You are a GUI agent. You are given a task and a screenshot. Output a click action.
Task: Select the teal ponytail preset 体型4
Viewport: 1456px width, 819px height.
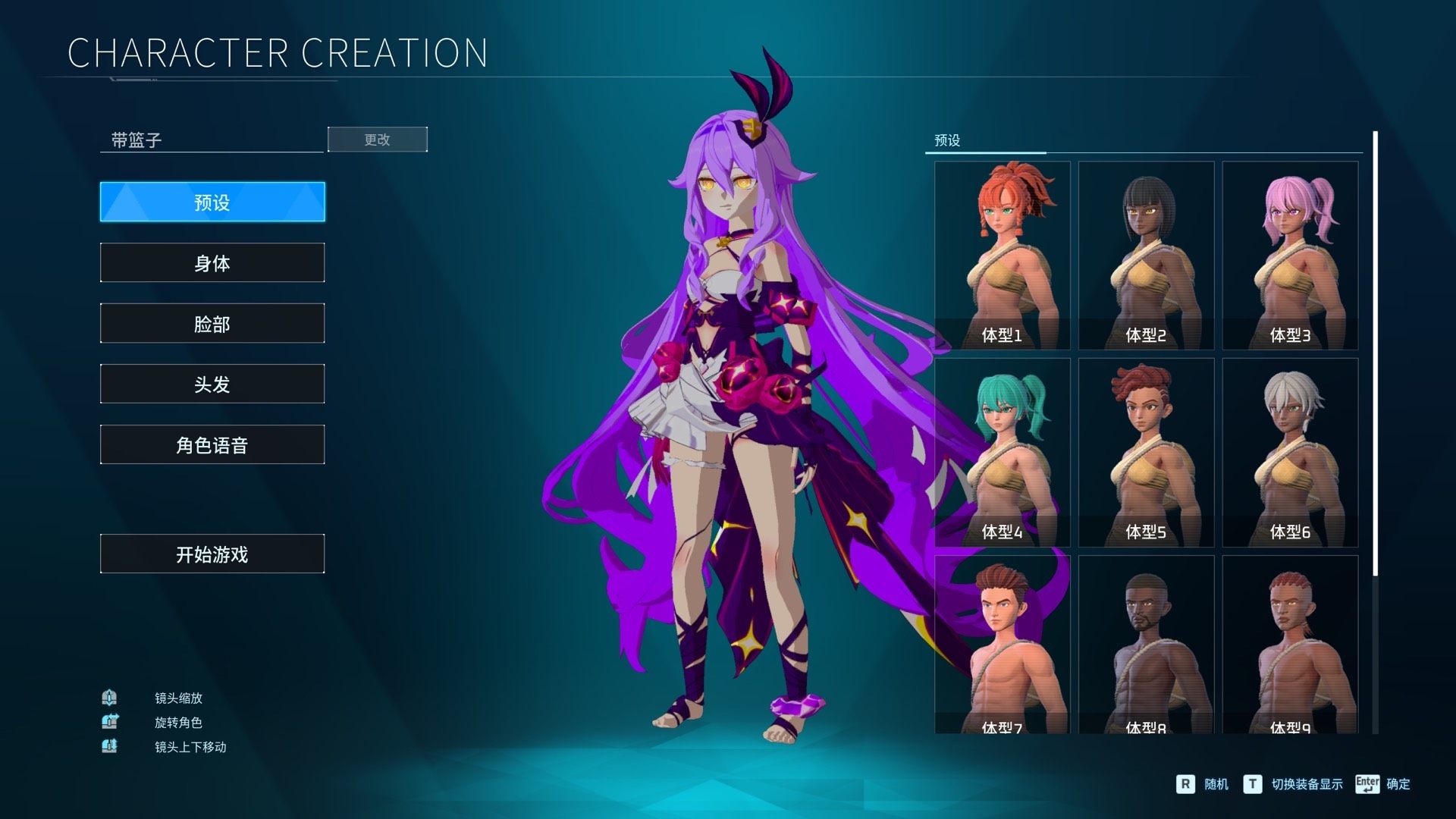tap(1002, 452)
